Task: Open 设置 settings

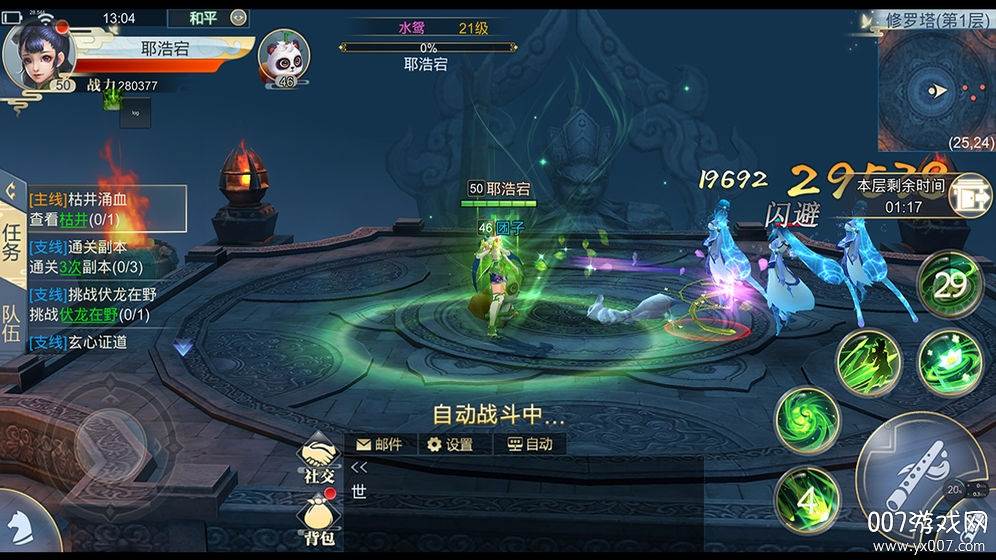Action: click(450, 444)
